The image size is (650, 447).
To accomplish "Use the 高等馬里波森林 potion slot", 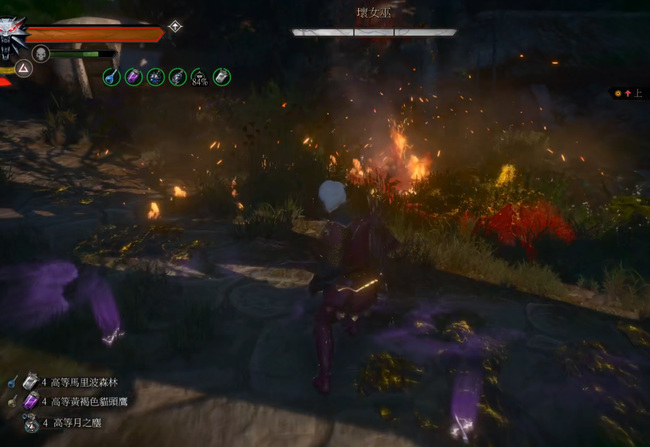I will pos(29,381).
